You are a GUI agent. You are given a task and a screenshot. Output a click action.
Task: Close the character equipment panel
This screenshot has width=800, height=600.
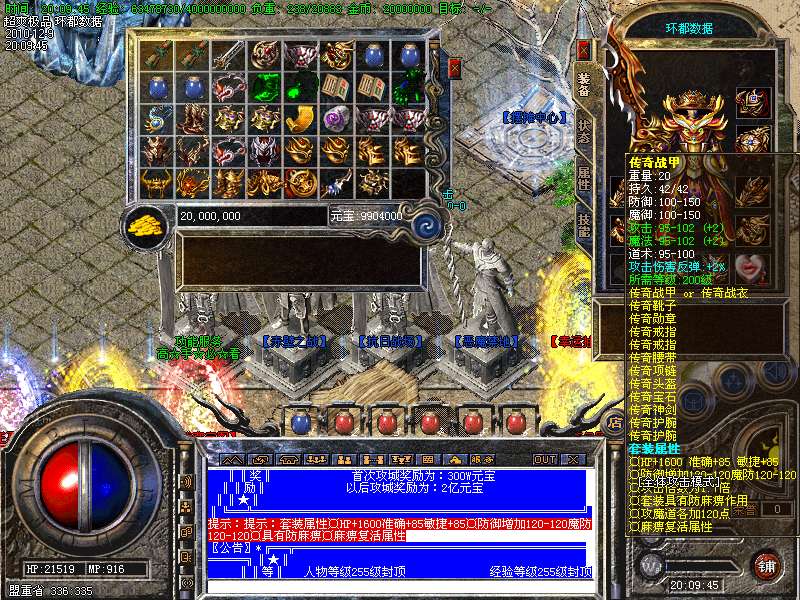pos(584,49)
